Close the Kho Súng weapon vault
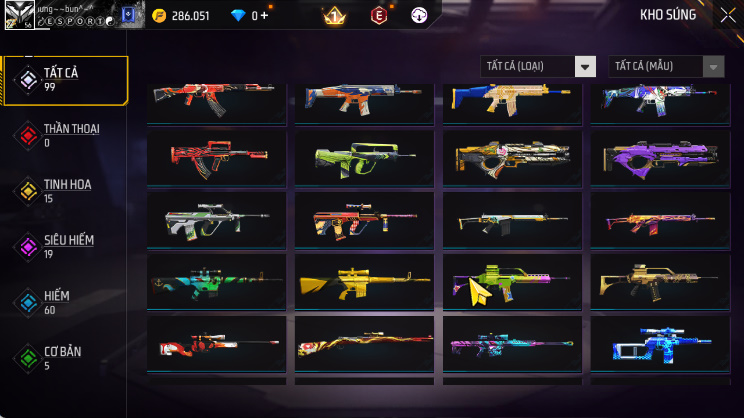 (x=726, y=15)
